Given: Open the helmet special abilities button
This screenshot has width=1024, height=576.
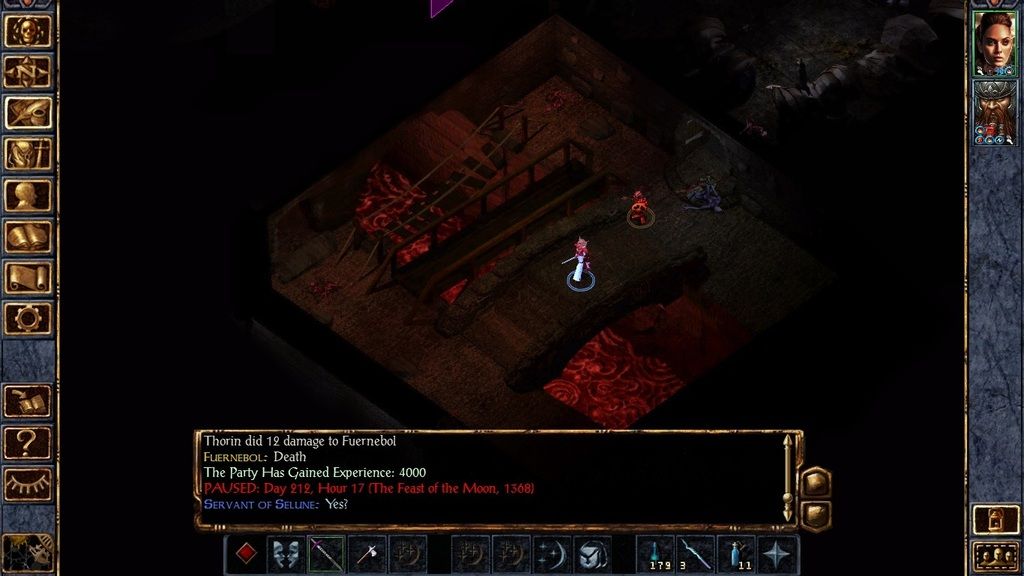Looking at the screenshot, I should 593,554.
